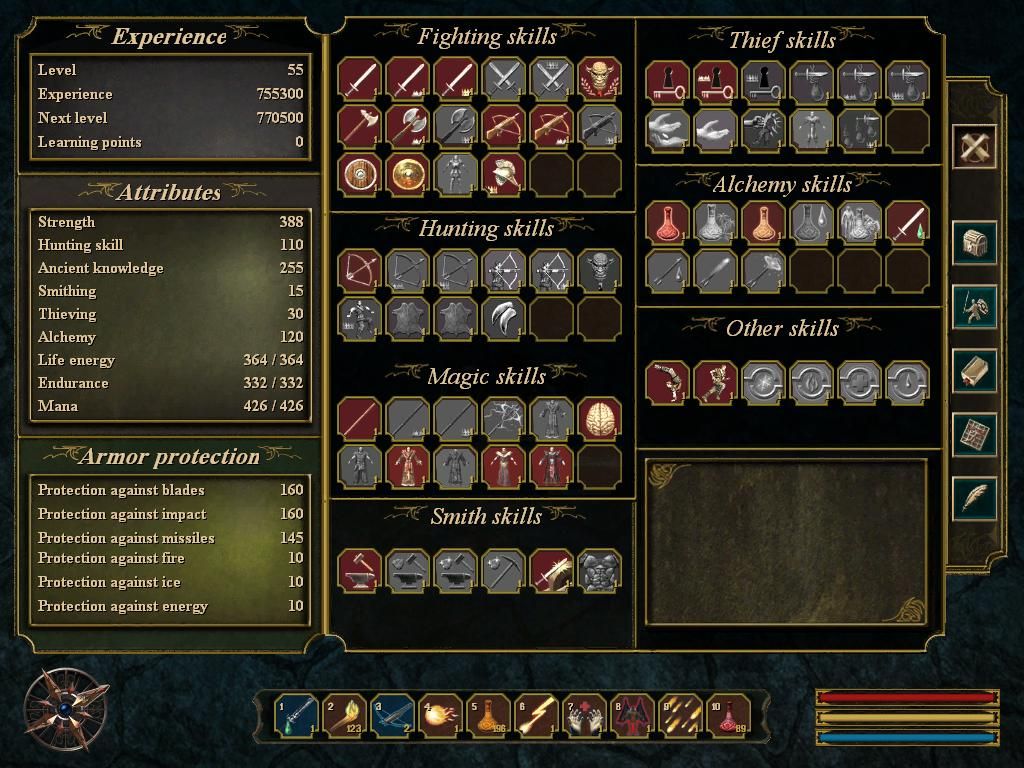Switch to the warrior character tab

pos(974,307)
